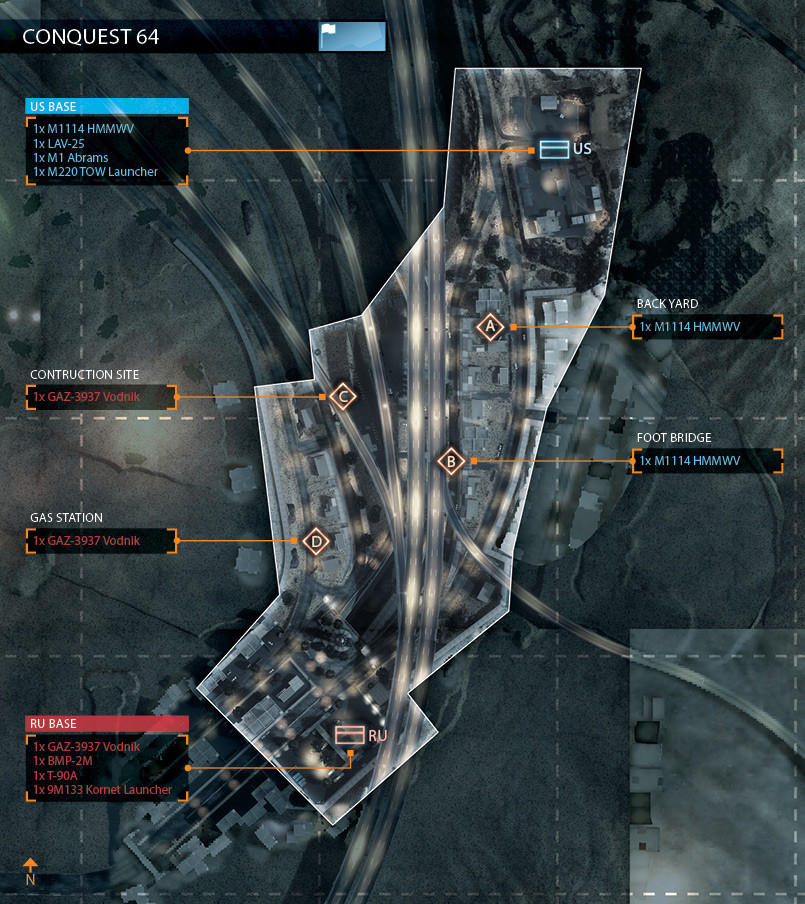Image resolution: width=805 pixels, height=904 pixels.
Task: Choose the Gas Station GAZ-3937 Vodnik entry
Action: pos(102,541)
